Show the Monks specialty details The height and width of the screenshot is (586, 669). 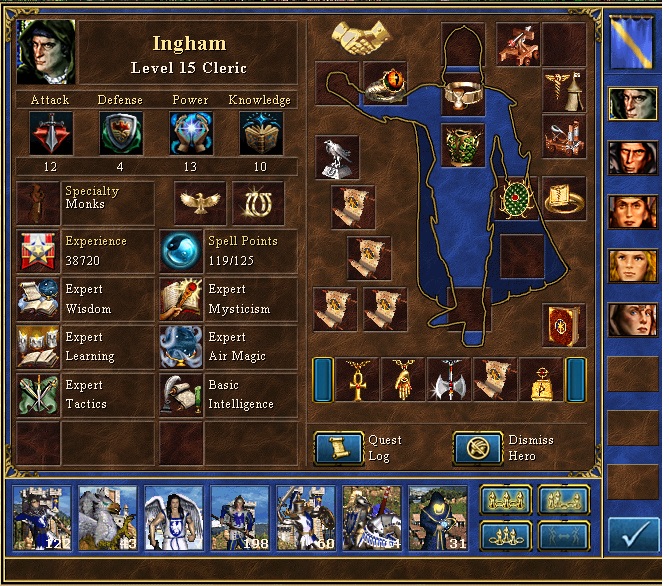click(38, 202)
